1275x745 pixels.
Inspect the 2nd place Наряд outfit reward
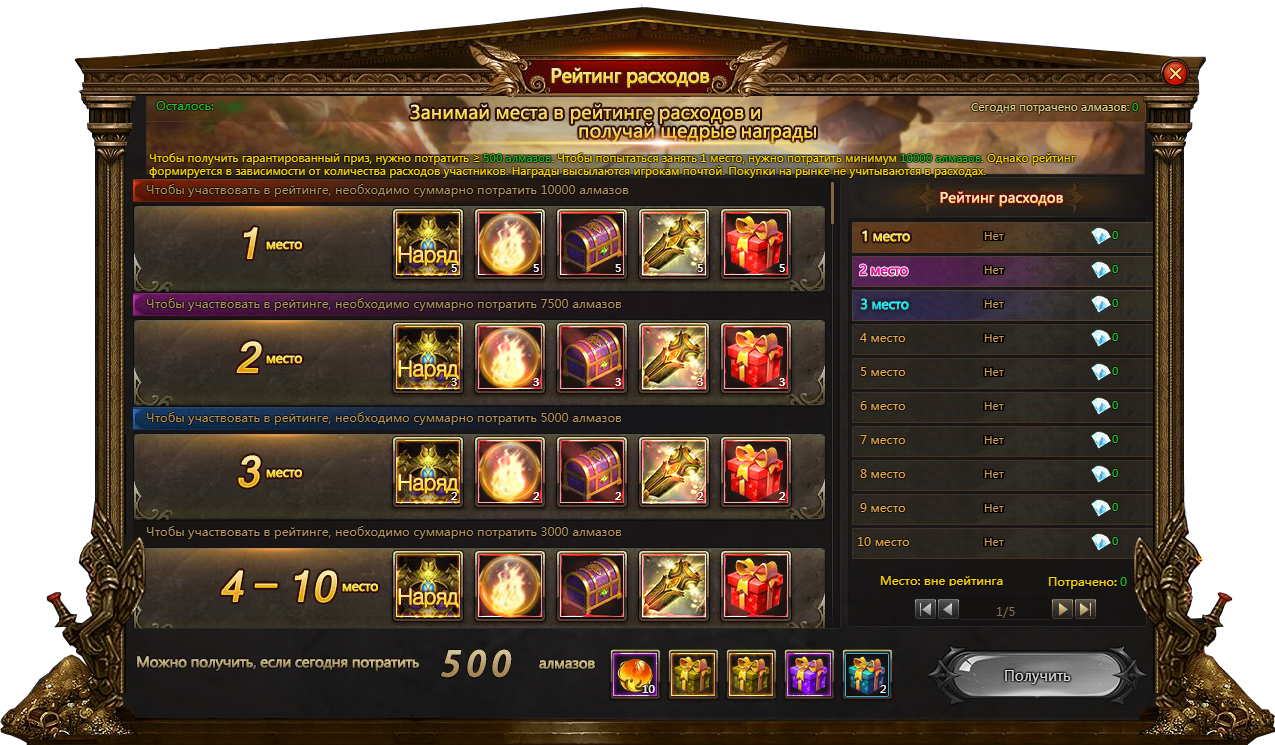(x=428, y=357)
